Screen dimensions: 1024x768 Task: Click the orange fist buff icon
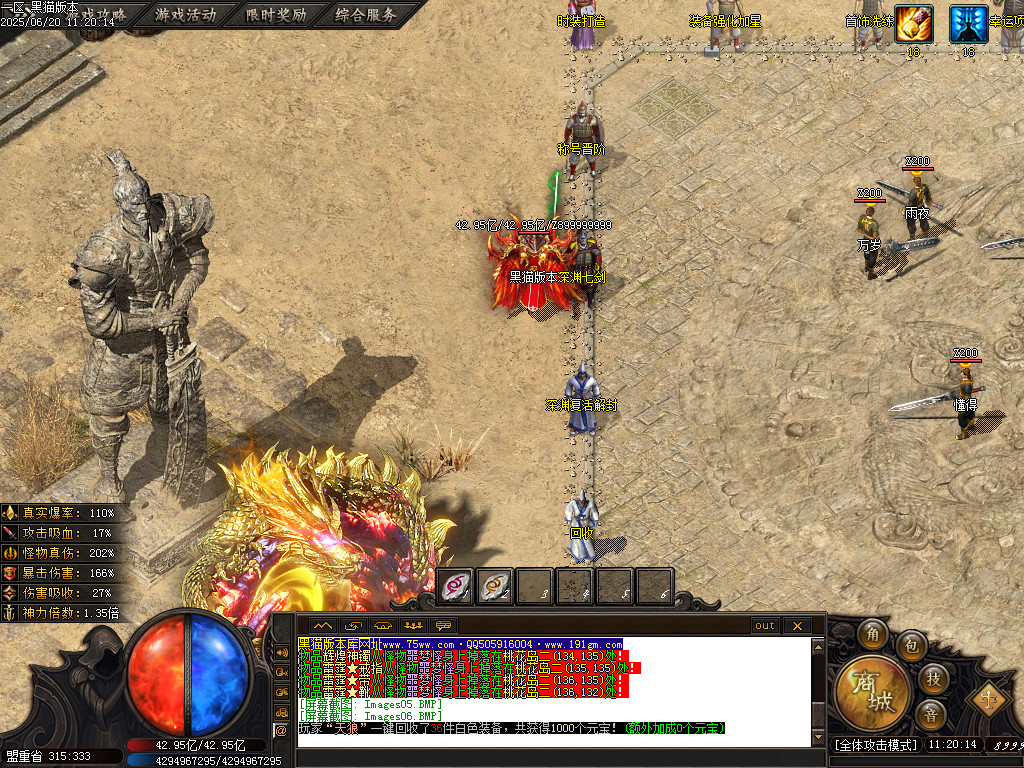tap(913, 23)
